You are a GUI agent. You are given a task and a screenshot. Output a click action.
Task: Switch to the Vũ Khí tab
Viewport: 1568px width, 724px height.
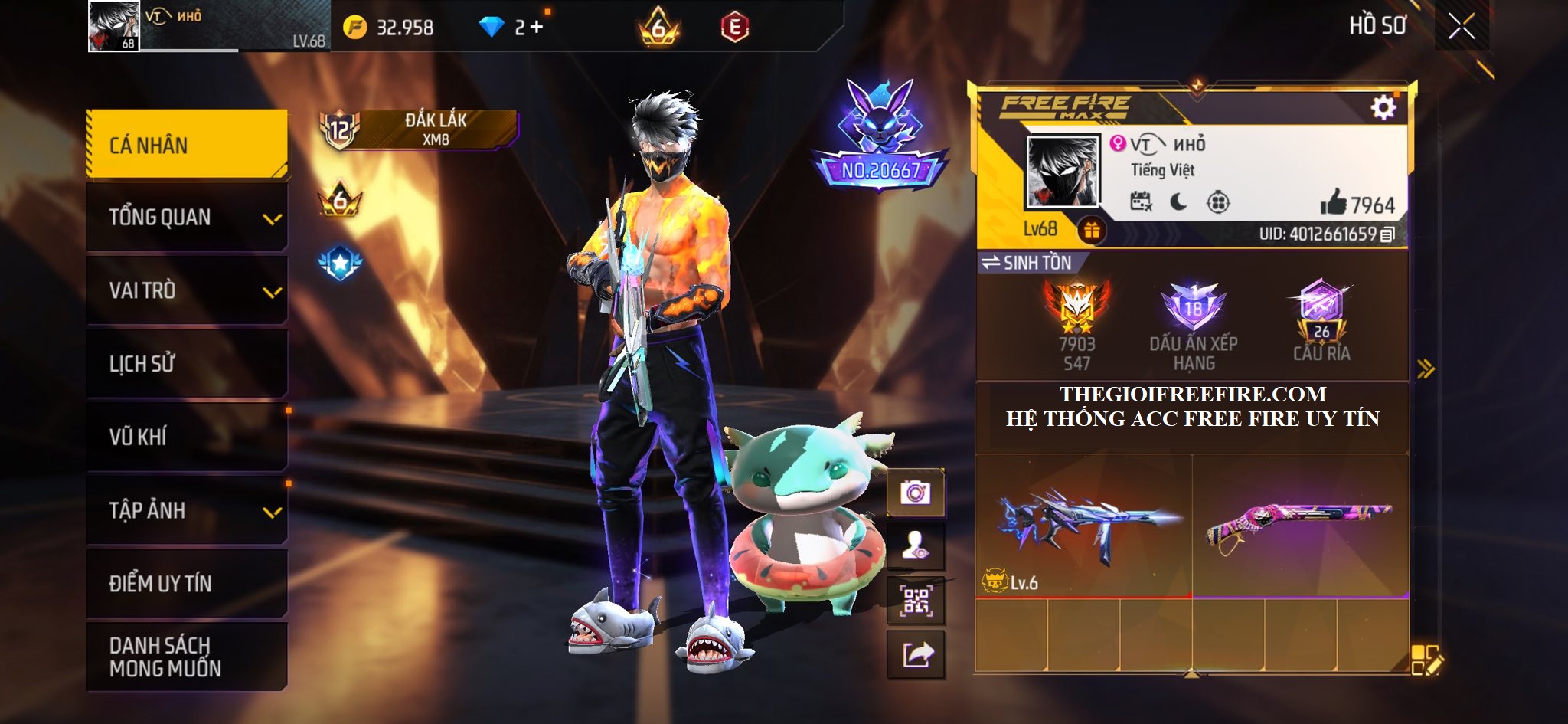click(x=187, y=437)
